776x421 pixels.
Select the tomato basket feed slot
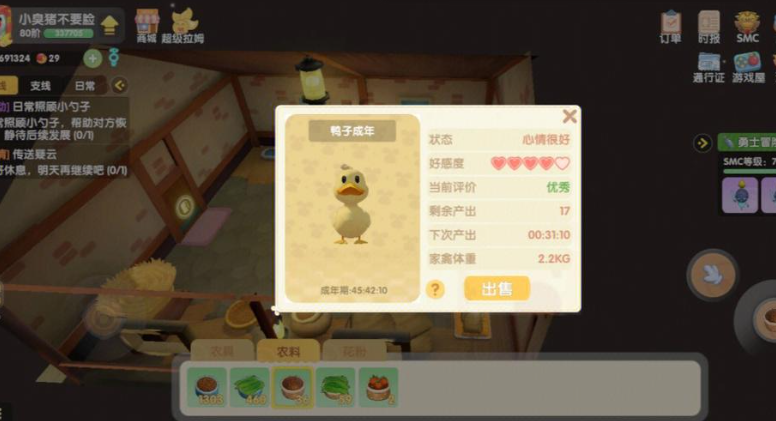pyautogui.click(x=378, y=386)
